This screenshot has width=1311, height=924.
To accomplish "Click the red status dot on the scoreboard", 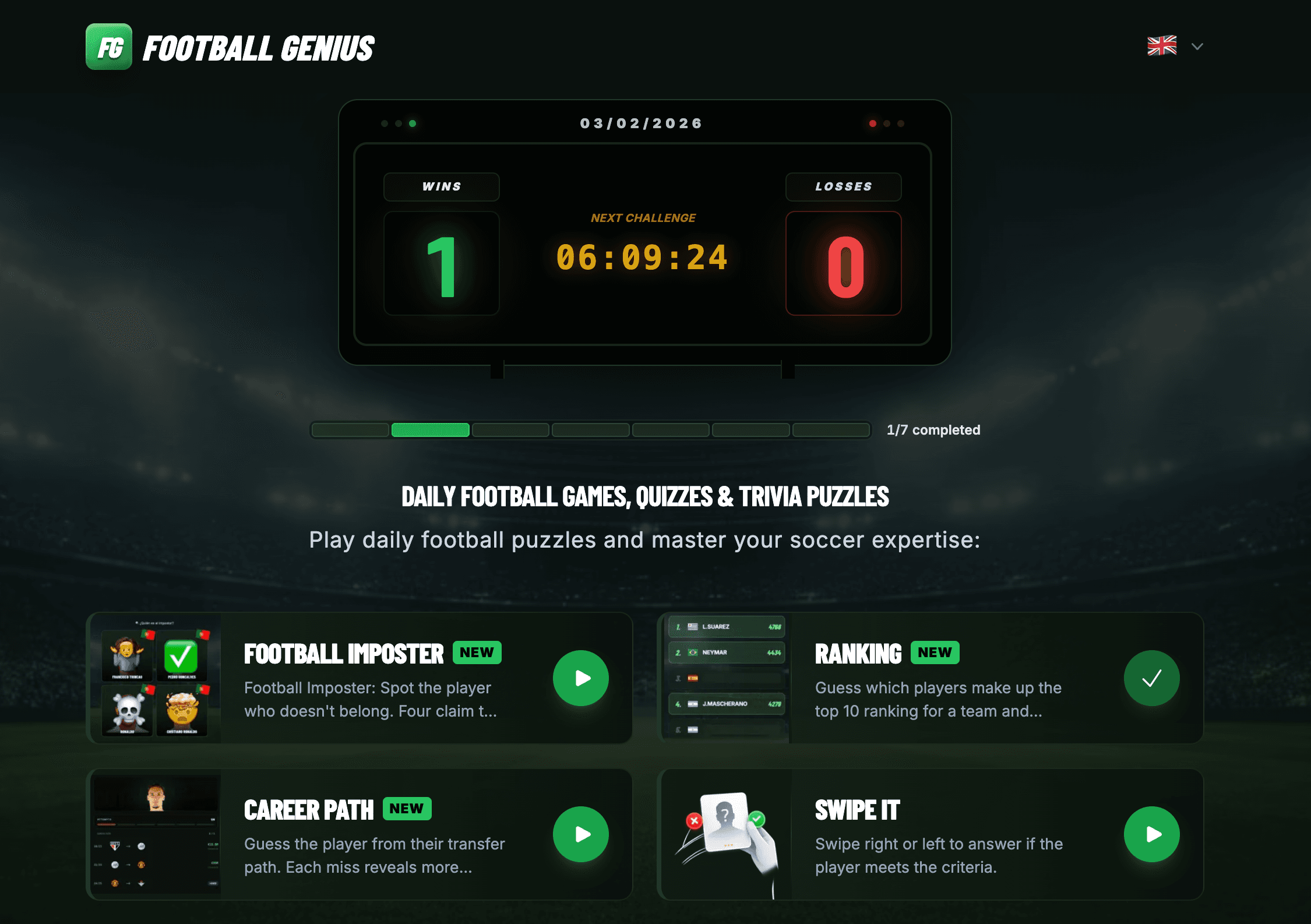I will point(872,123).
